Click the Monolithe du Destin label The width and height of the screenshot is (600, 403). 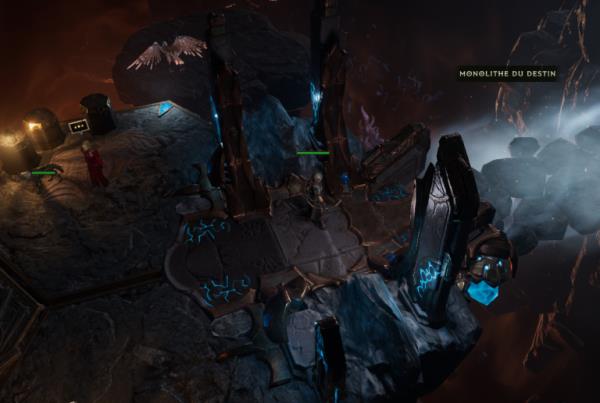click(507, 73)
